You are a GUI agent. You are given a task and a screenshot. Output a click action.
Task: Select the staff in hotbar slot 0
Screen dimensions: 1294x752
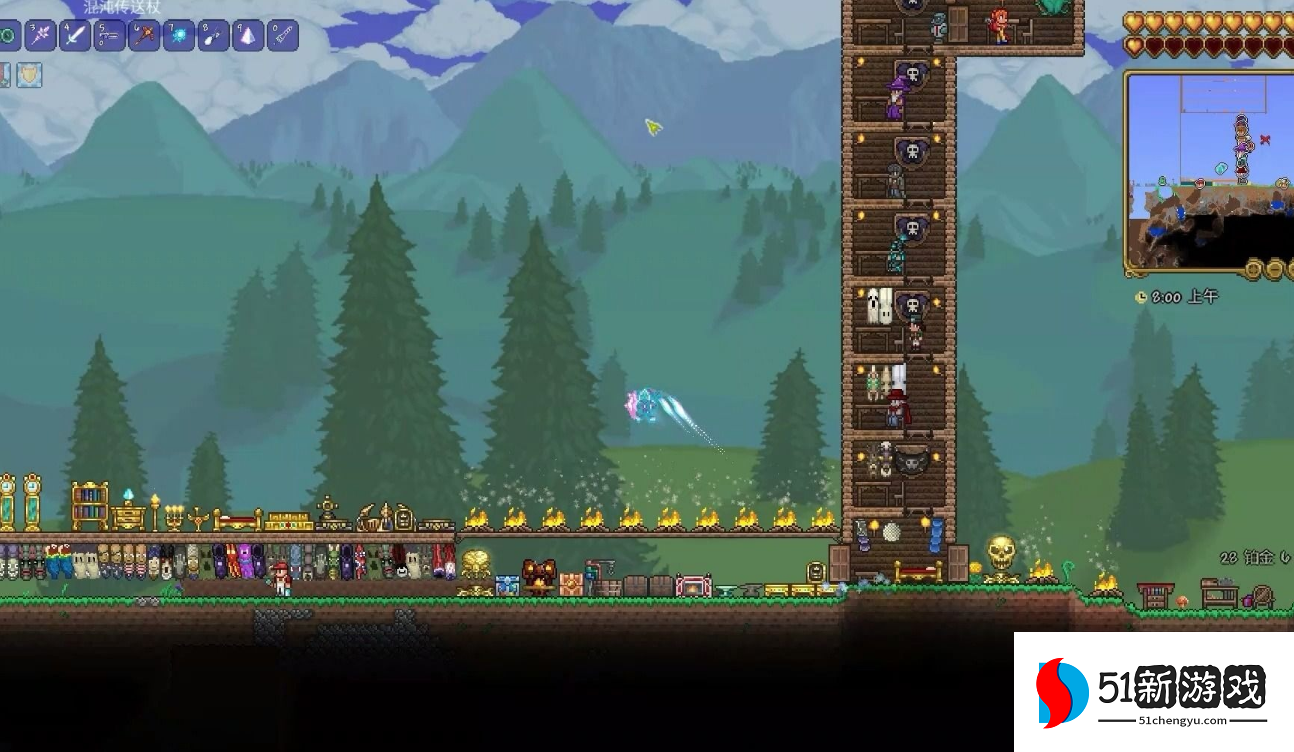coord(283,36)
